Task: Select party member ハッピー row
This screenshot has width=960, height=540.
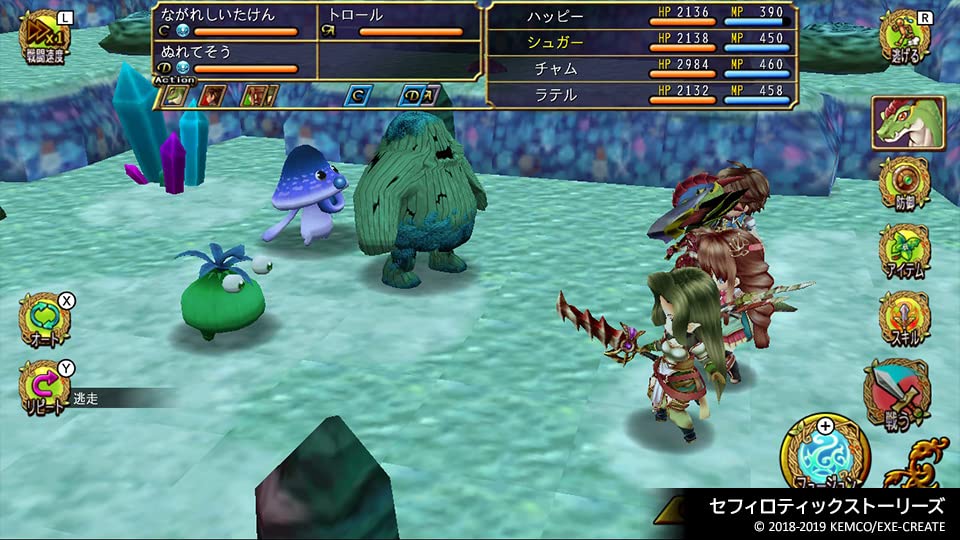Action: pyautogui.click(x=642, y=17)
